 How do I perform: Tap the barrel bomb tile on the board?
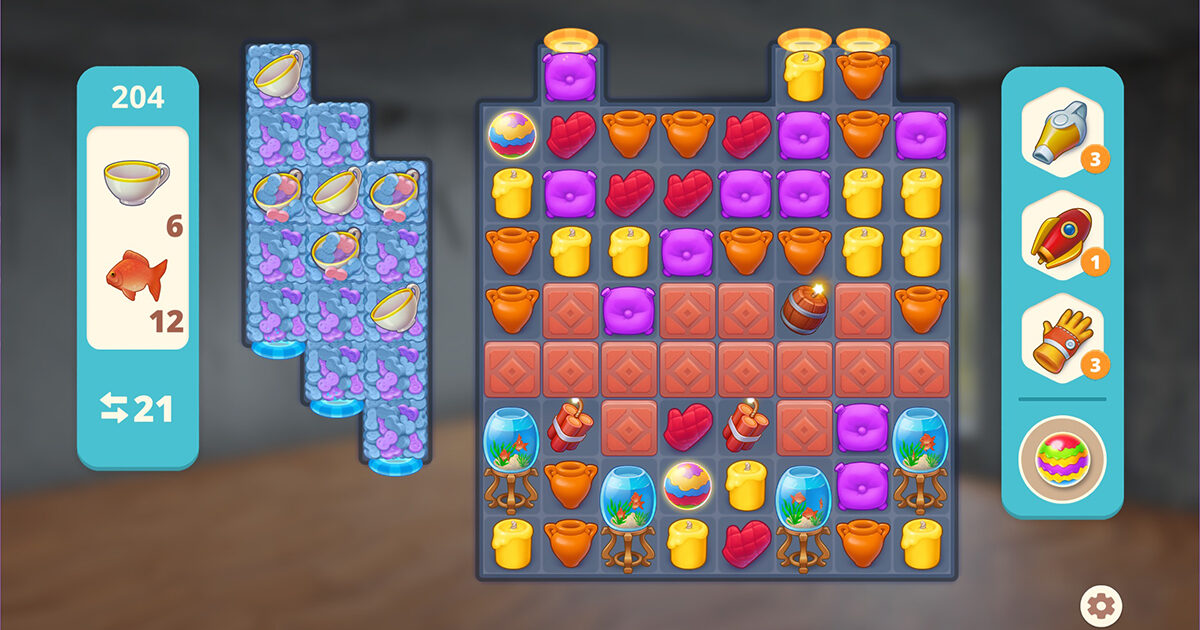(x=804, y=309)
